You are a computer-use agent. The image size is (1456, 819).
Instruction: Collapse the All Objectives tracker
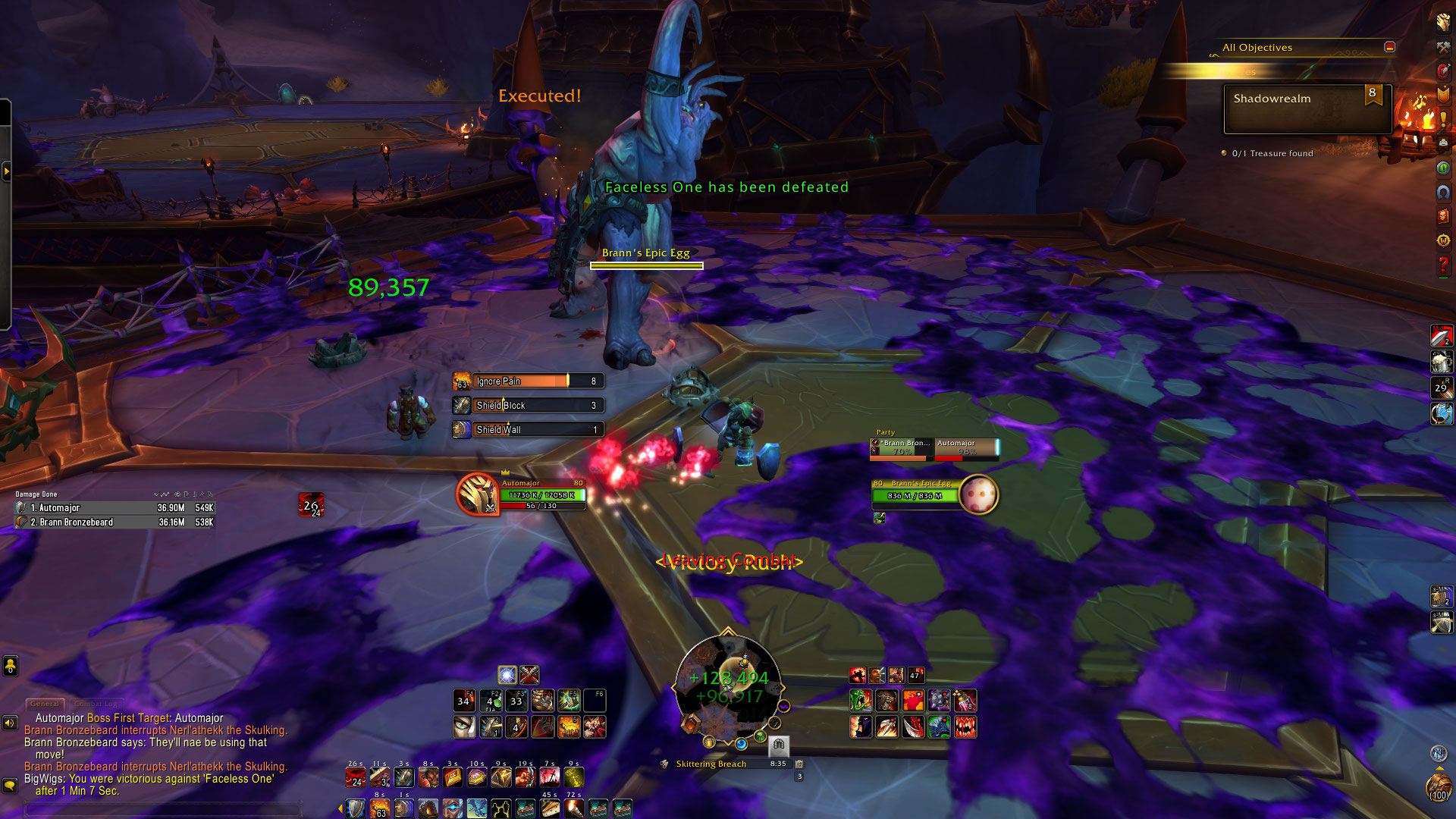[x=1389, y=47]
